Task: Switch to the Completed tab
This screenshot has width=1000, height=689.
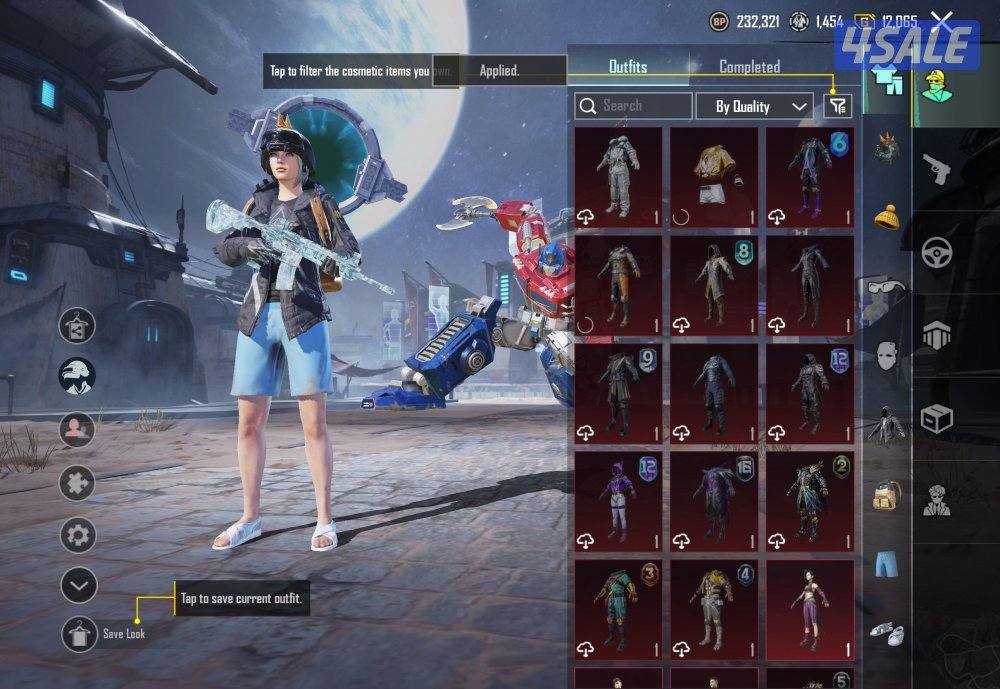Action: point(749,67)
